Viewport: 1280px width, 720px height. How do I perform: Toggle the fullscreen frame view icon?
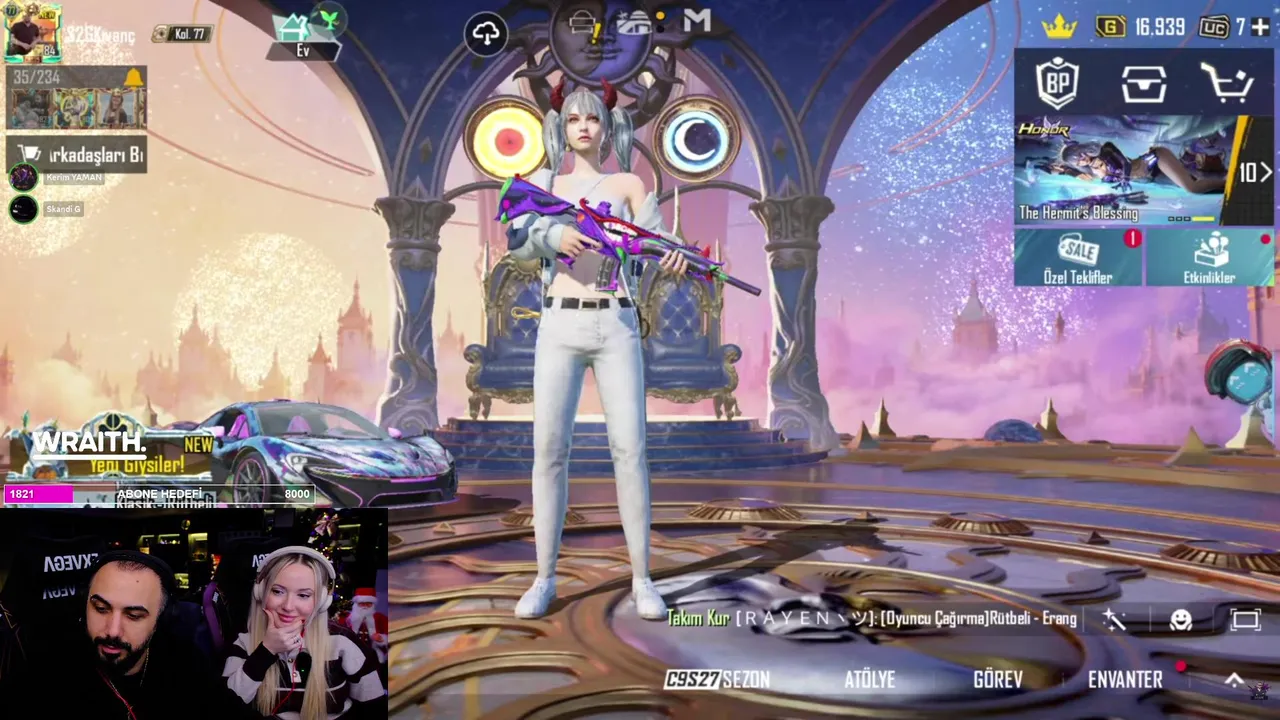(1245, 620)
